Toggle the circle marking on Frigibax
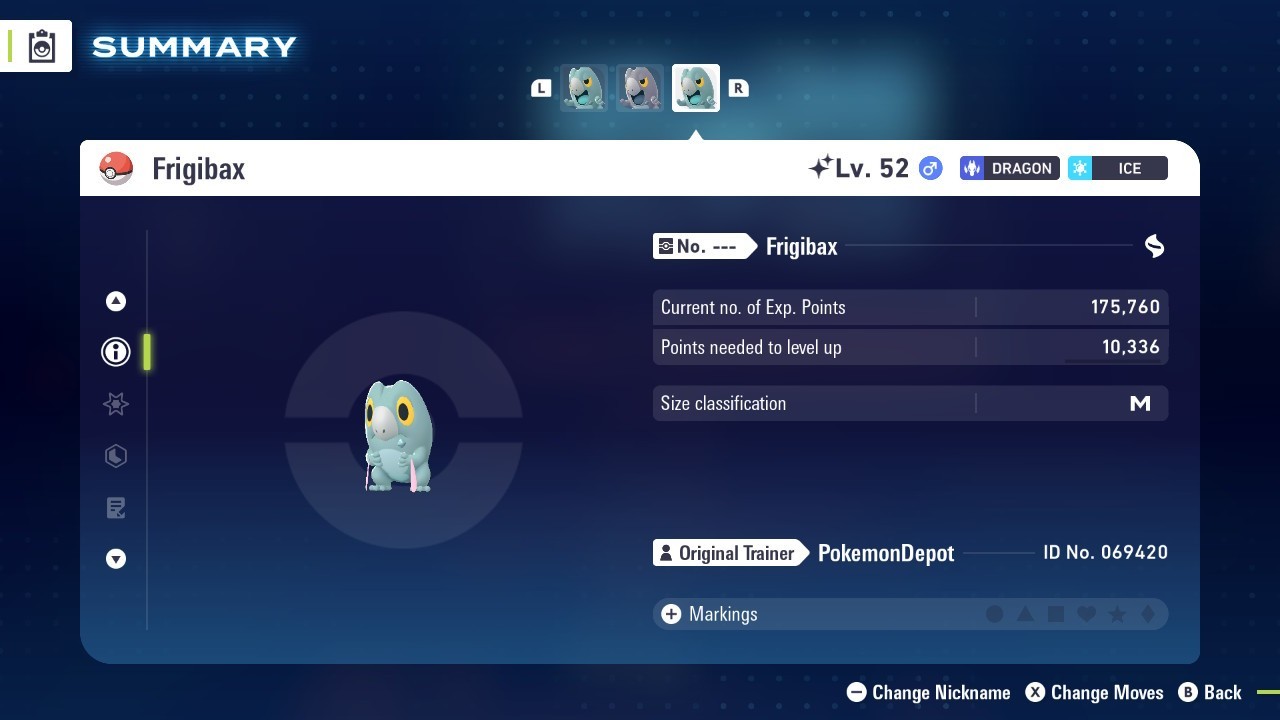 [x=995, y=613]
